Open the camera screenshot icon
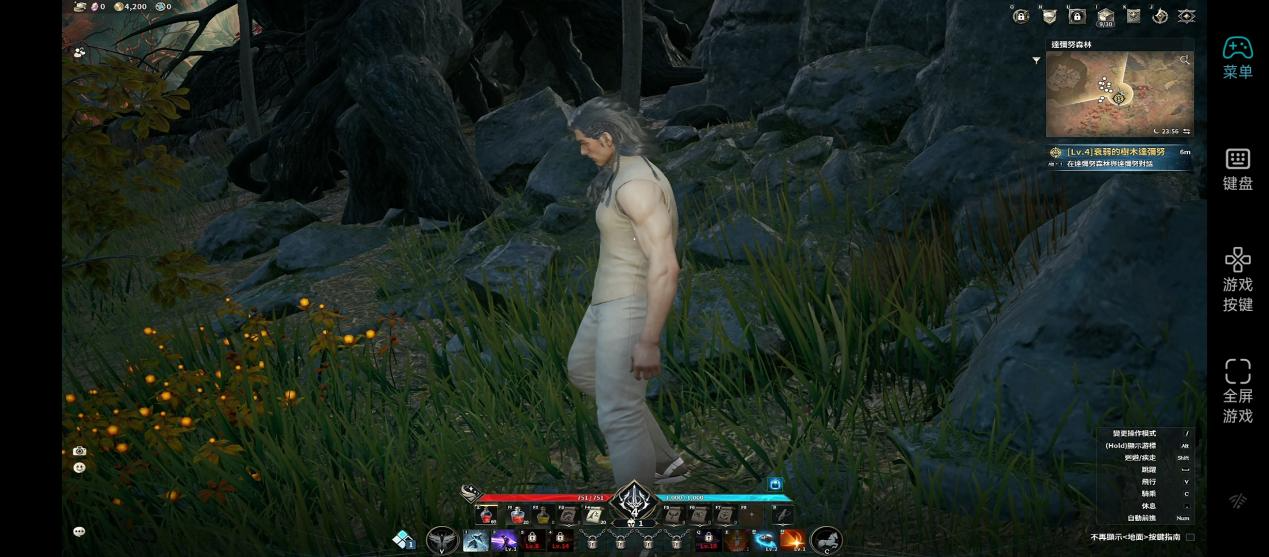Image resolution: width=1269 pixels, height=557 pixels. pos(79,451)
